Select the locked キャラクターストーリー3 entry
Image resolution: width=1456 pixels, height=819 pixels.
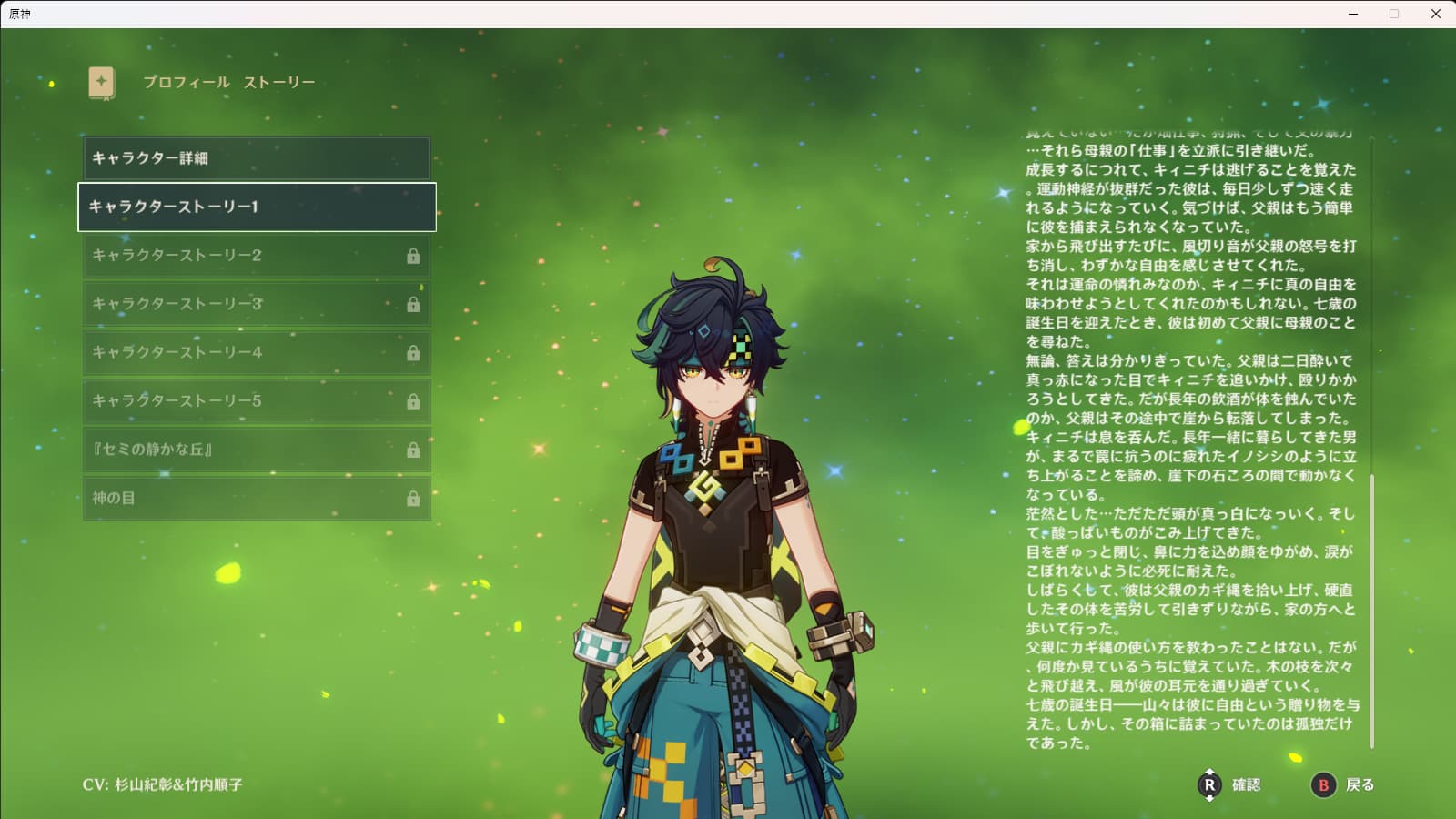click(x=256, y=304)
